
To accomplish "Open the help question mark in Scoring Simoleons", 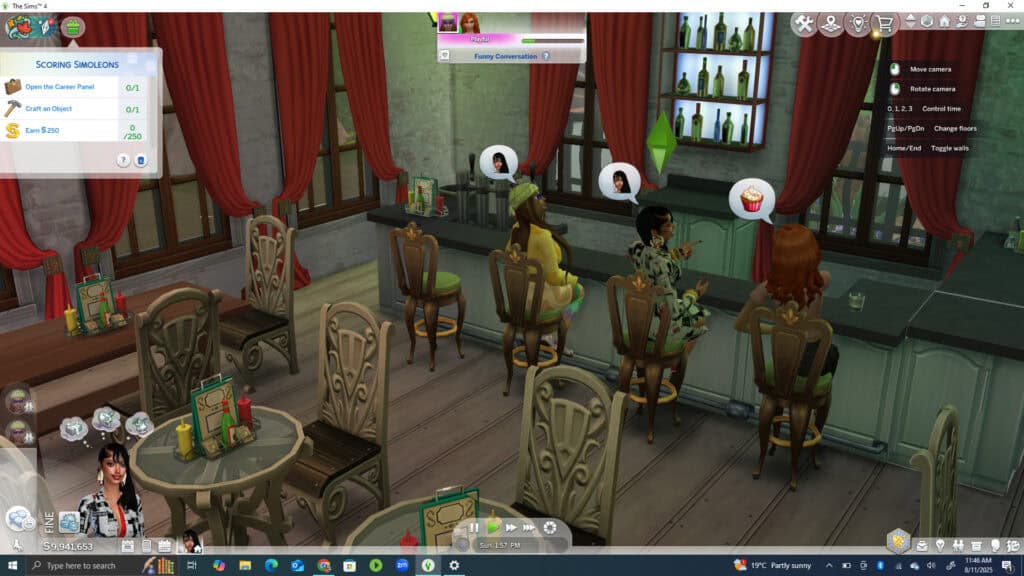I will pyautogui.click(x=124, y=160).
